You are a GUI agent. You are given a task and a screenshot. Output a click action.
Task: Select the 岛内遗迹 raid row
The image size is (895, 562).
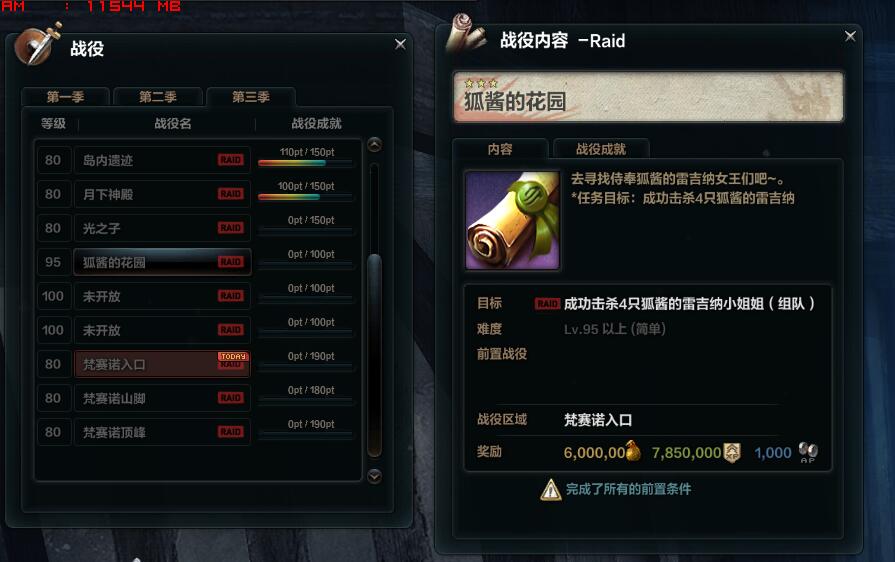(162, 160)
